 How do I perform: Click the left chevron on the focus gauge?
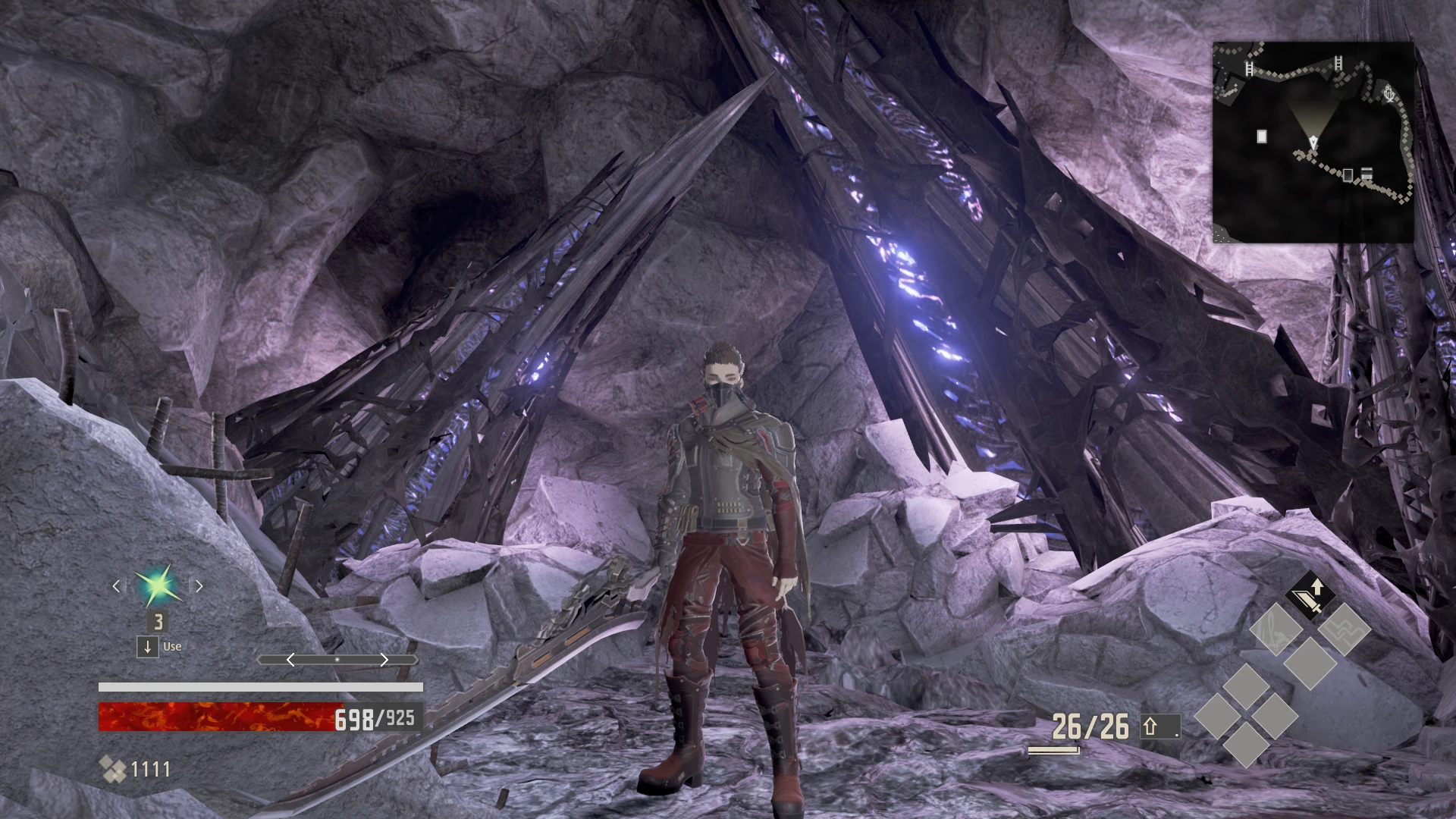pos(290,661)
